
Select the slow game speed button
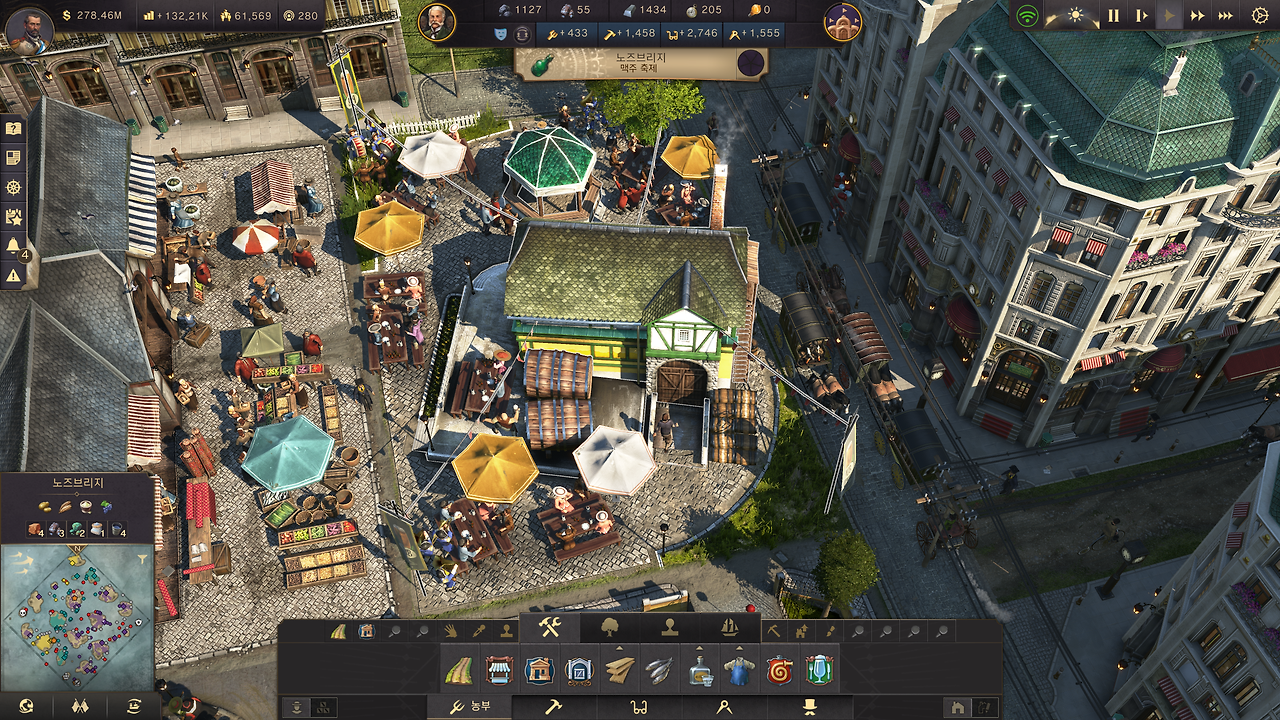click(1141, 15)
